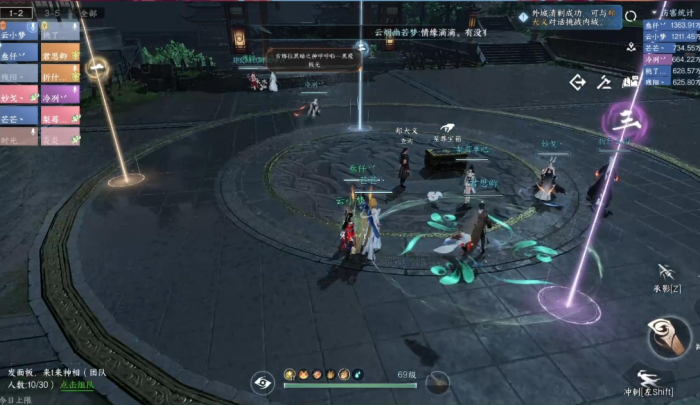The height and width of the screenshot is (405, 700).
Task: Open the exit dungeon arrow icon
Action: tap(577, 82)
